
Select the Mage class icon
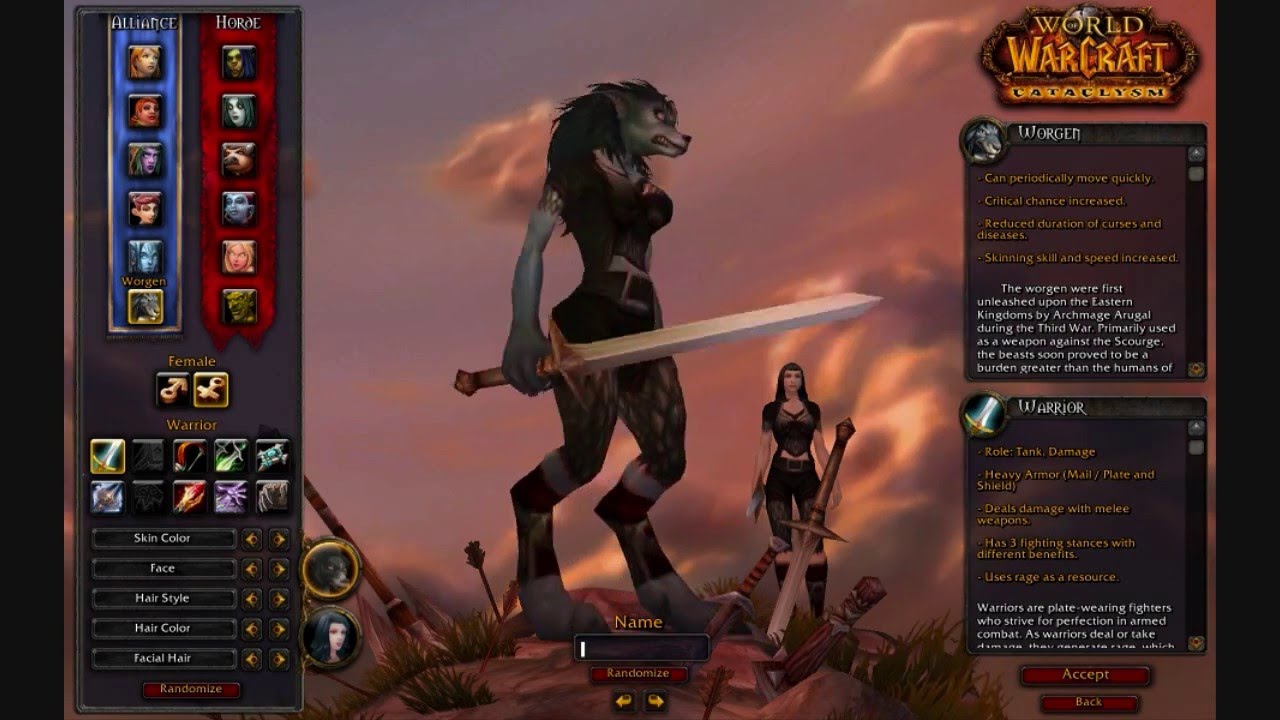[x=190, y=496]
